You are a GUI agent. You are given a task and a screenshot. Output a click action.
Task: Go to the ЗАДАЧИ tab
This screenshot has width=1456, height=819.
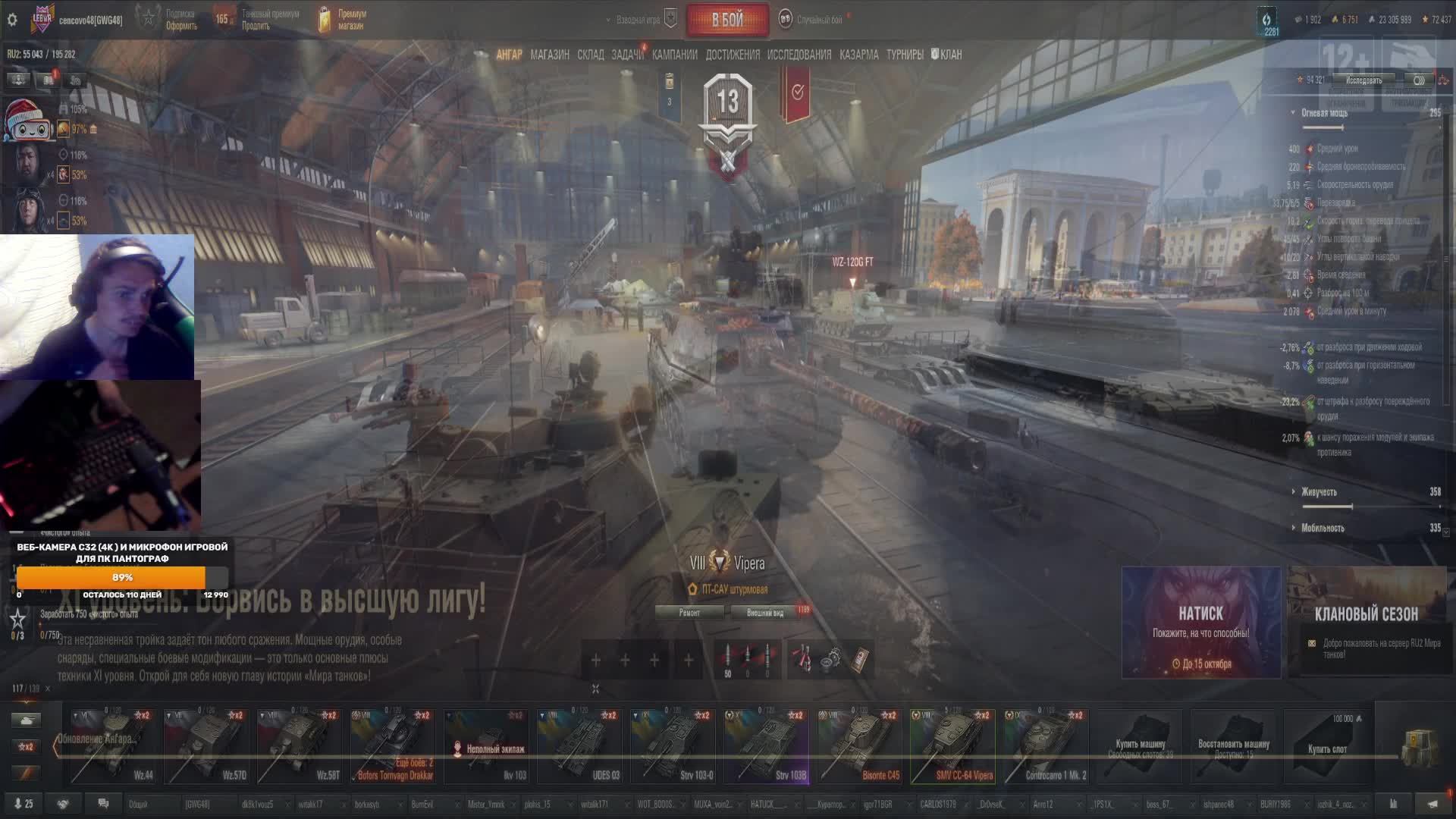tap(627, 55)
